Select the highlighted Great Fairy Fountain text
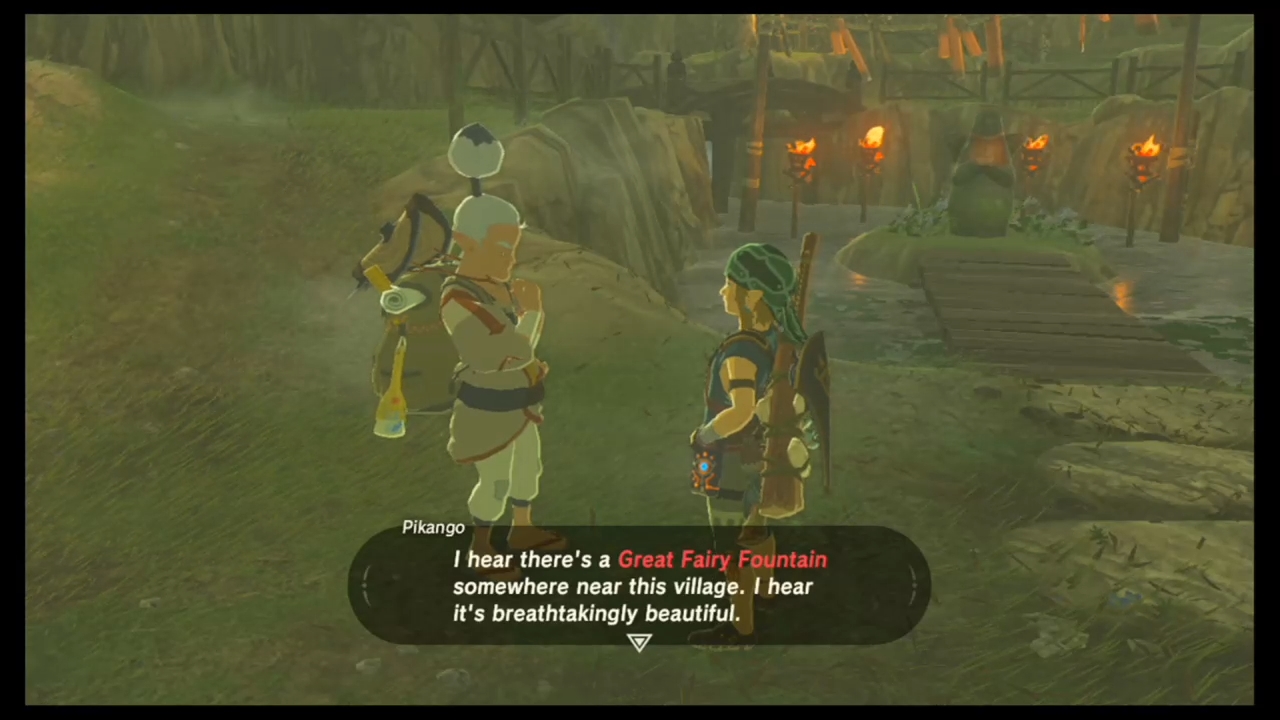The height and width of the screenshot is (720, 1280). pyautogui.click(x=722, y=560)
